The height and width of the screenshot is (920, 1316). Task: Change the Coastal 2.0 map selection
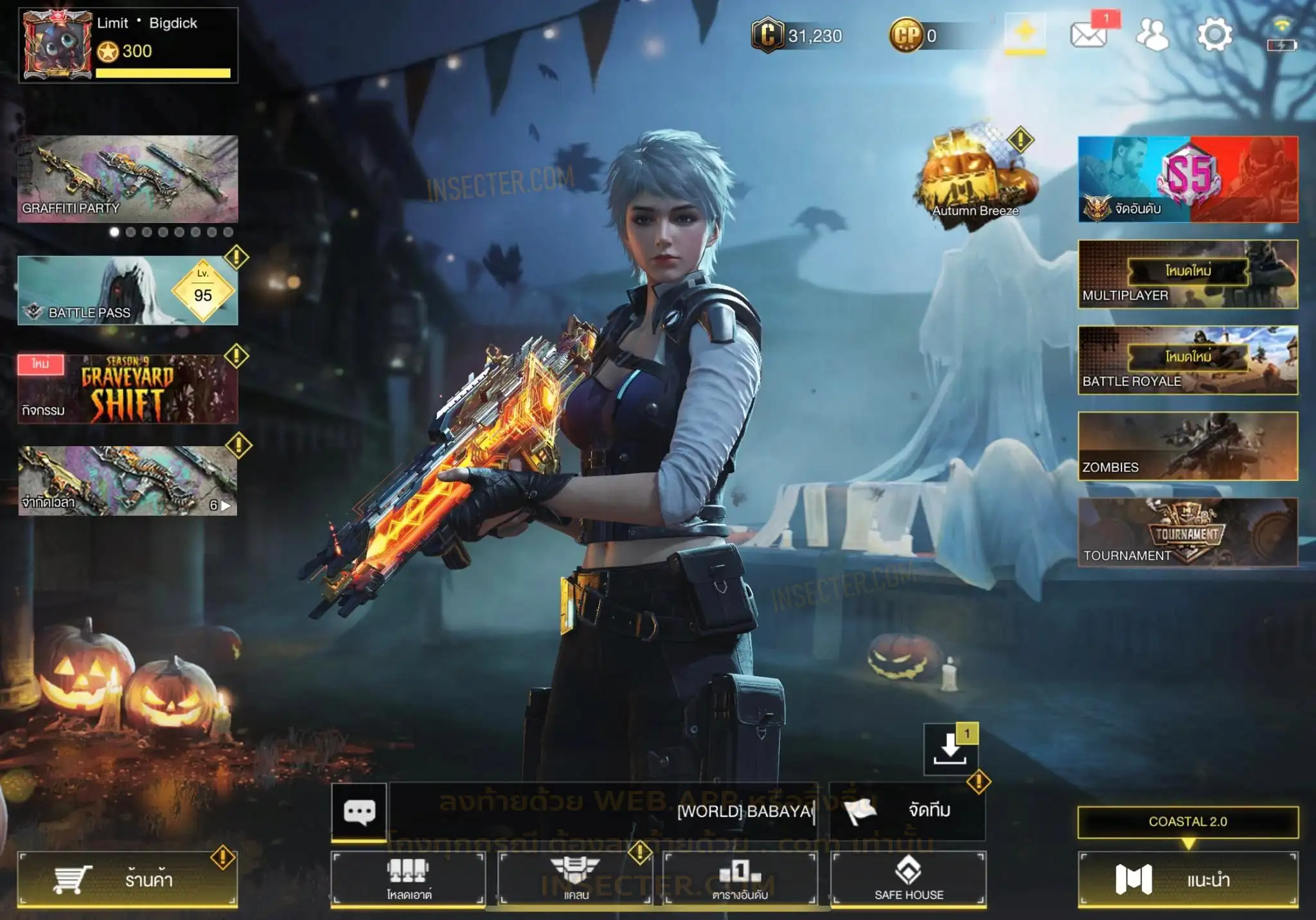[x=1187, y=822]
